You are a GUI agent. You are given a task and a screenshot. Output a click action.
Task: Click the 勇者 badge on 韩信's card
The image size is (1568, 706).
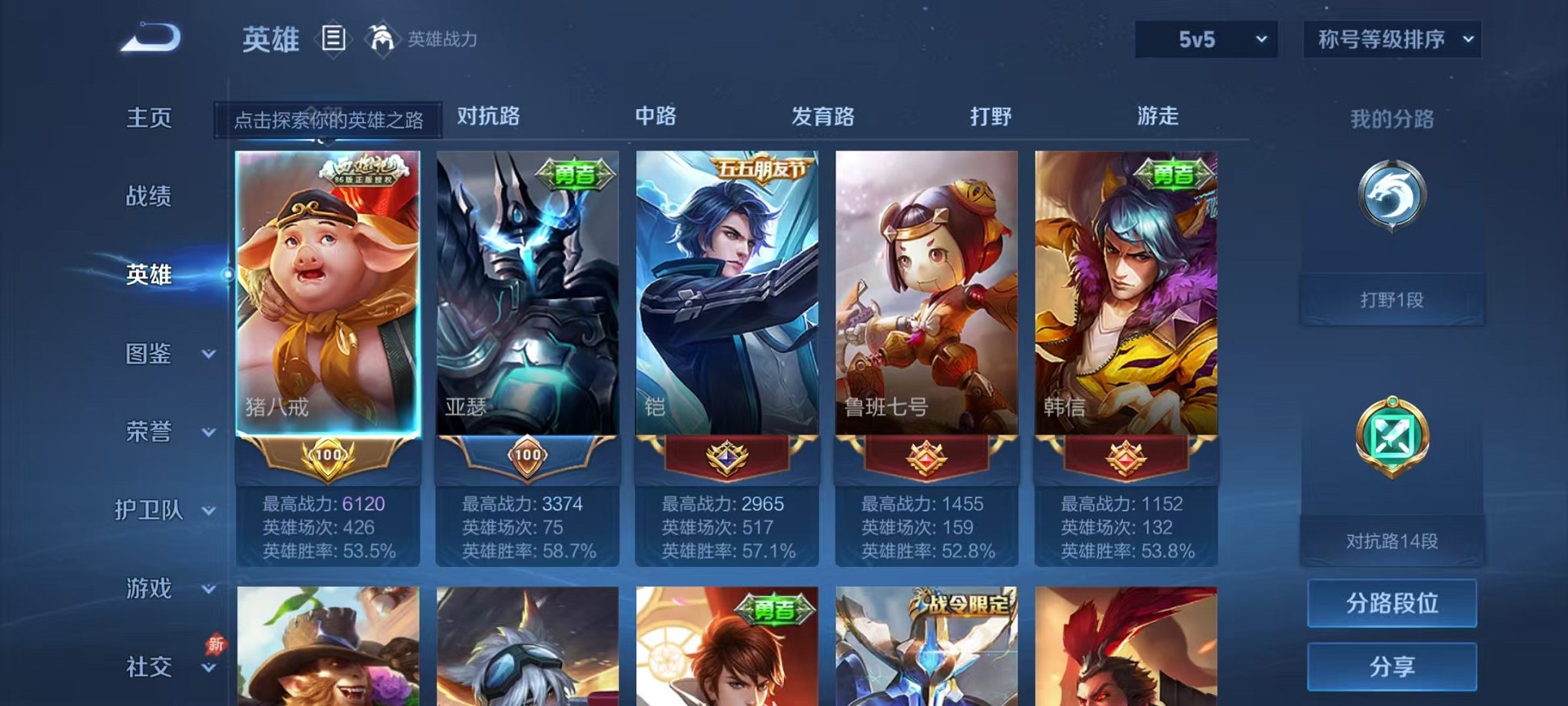1176,173
